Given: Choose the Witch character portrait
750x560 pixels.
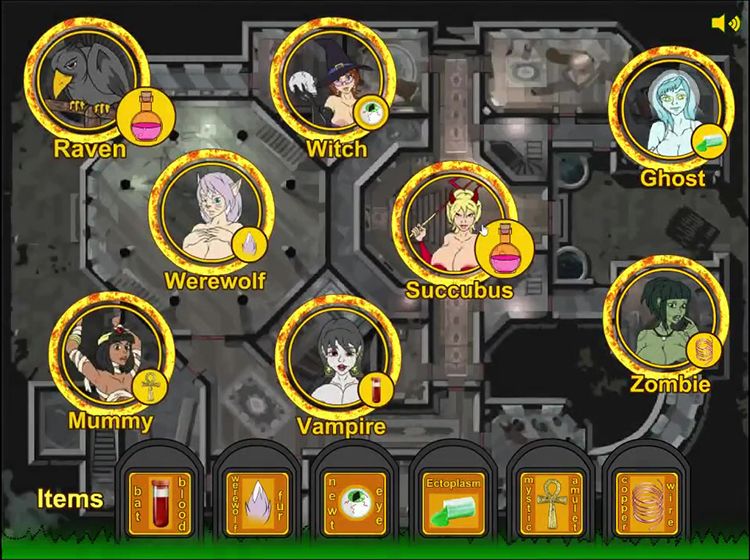Looking at the screenshot, I should point(330,78).
